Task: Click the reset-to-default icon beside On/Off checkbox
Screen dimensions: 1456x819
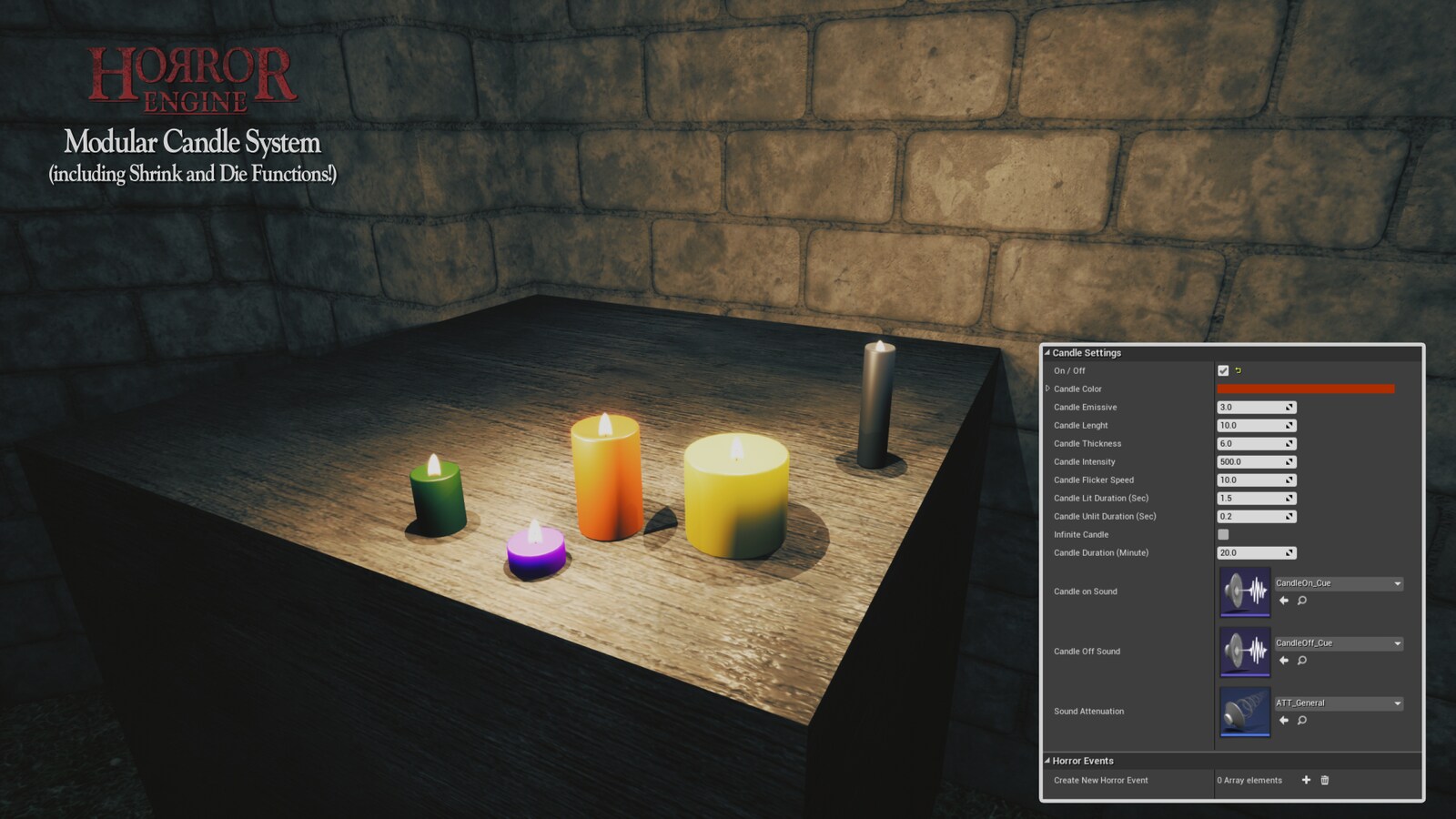Action: pyautogui.click(x=1239, y=370)
